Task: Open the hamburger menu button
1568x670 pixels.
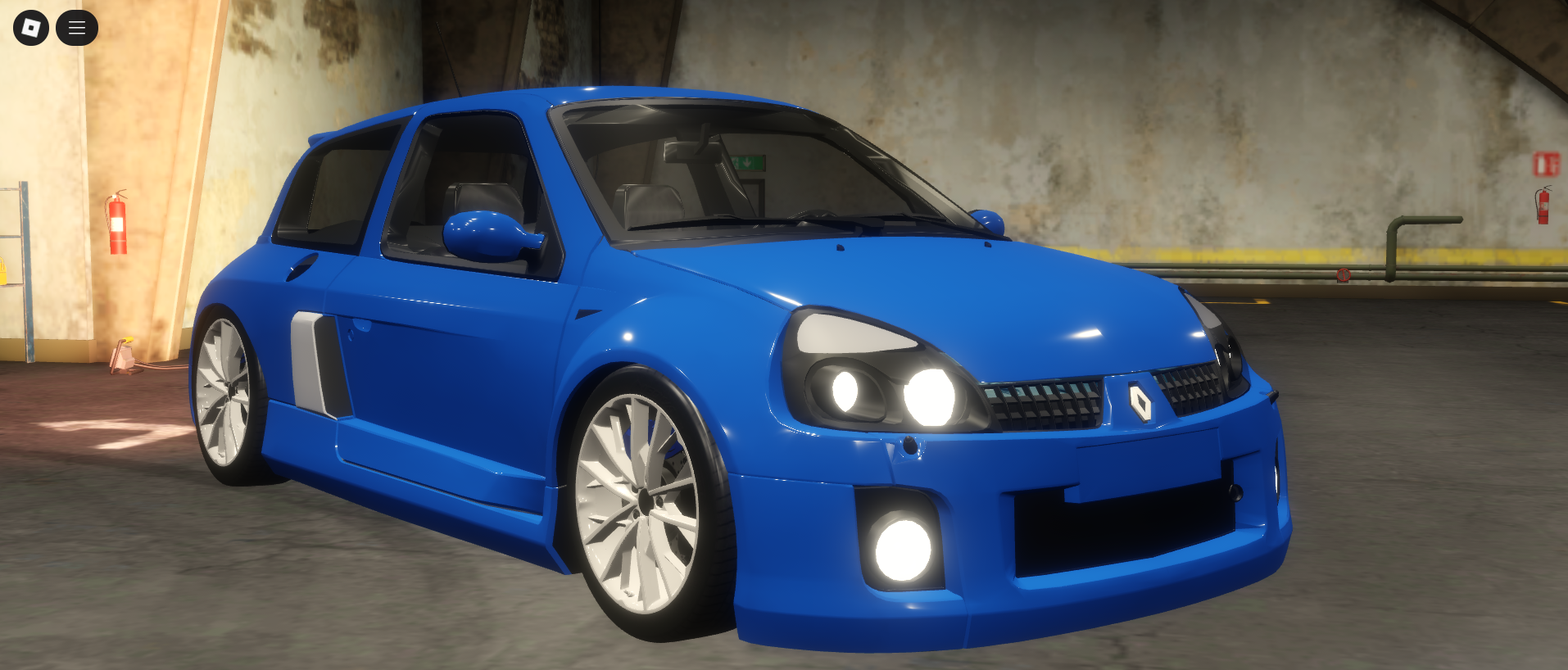Action: [77, 28]
